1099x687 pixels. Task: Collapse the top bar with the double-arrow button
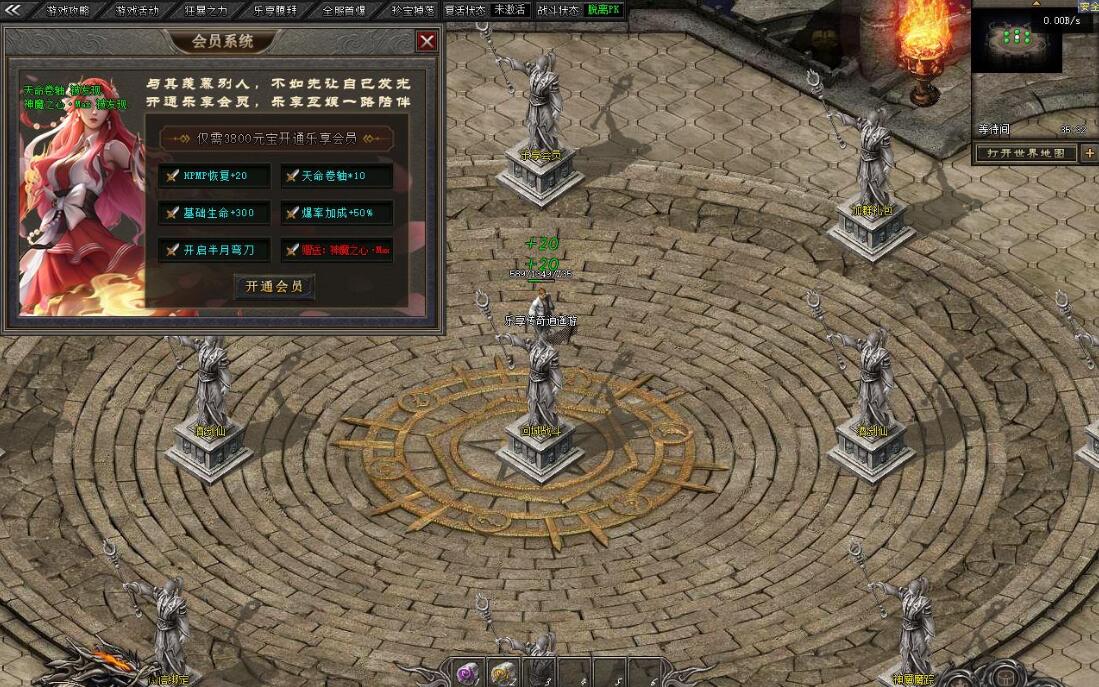[14, 10]
